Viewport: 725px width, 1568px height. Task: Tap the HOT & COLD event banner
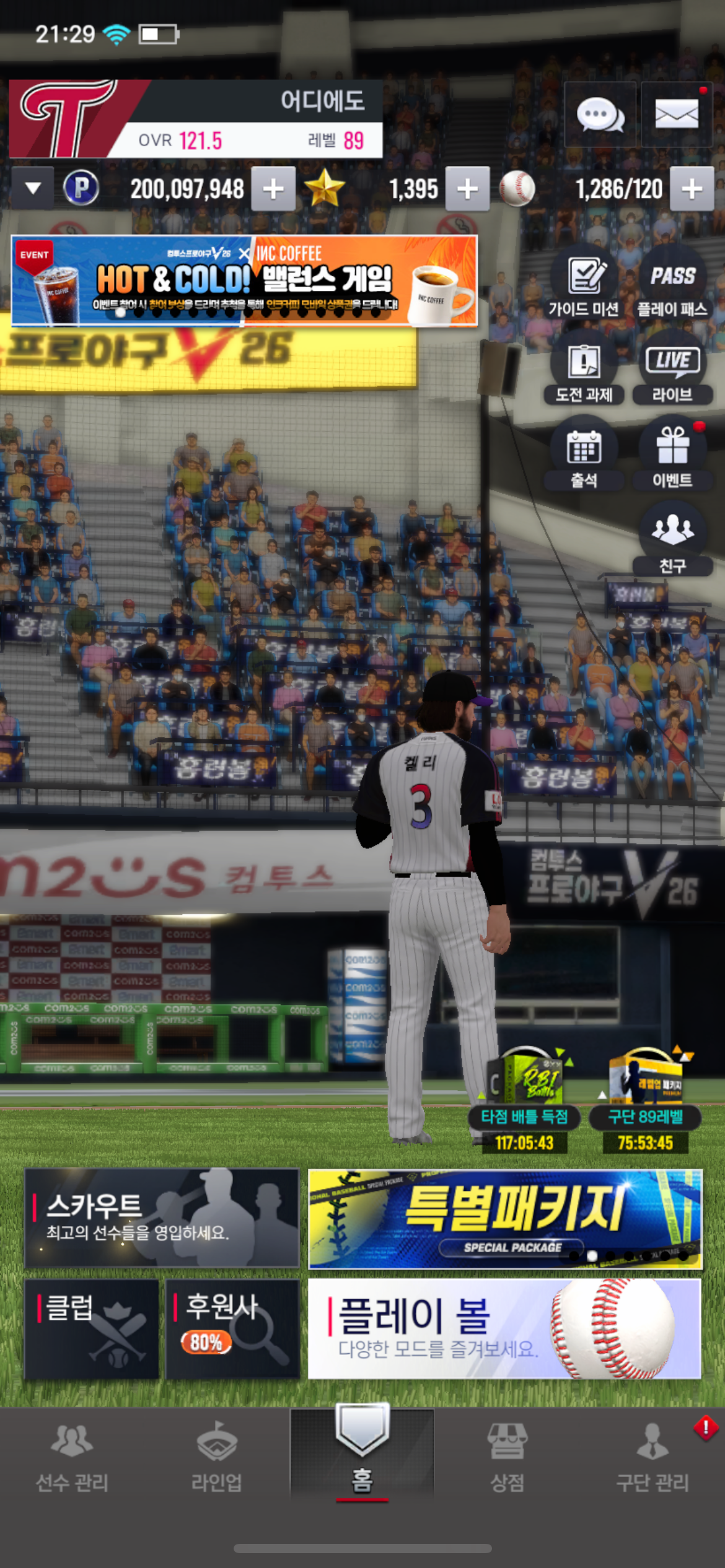click(245, 281)
